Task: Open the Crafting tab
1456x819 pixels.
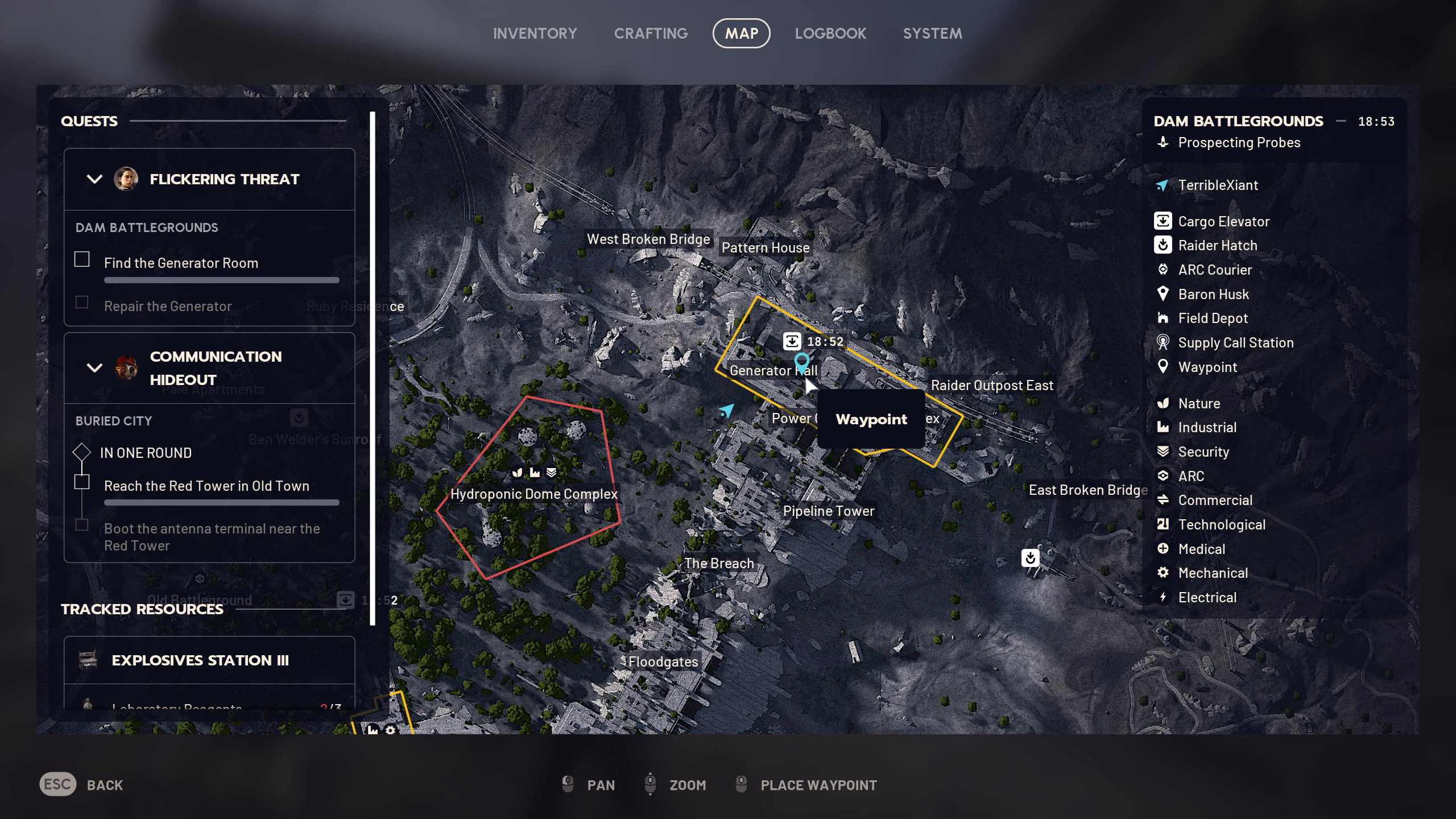Action: (x=651, y=34)
